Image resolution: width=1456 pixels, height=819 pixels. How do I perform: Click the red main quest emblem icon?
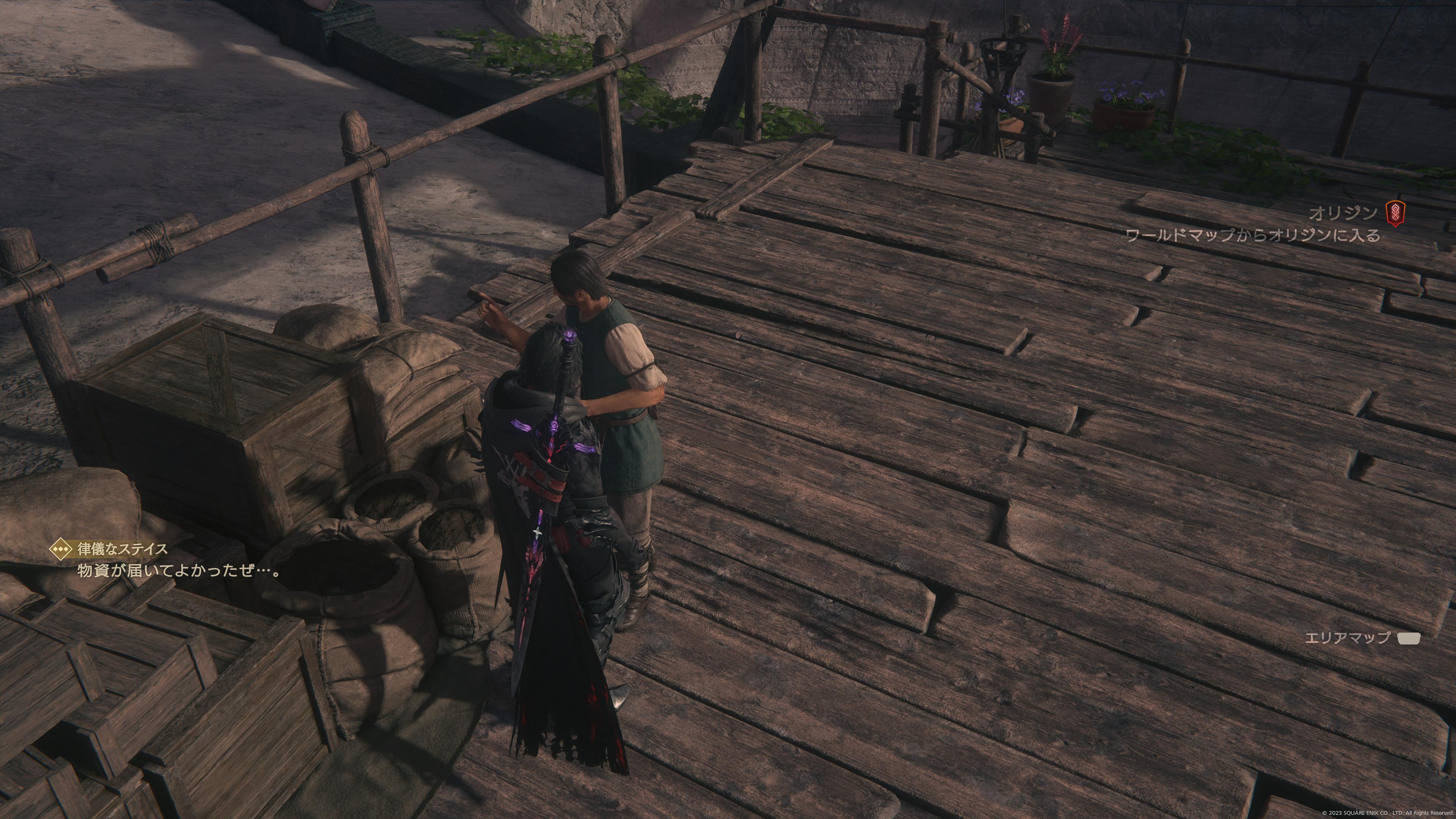tap(1395, 214)
